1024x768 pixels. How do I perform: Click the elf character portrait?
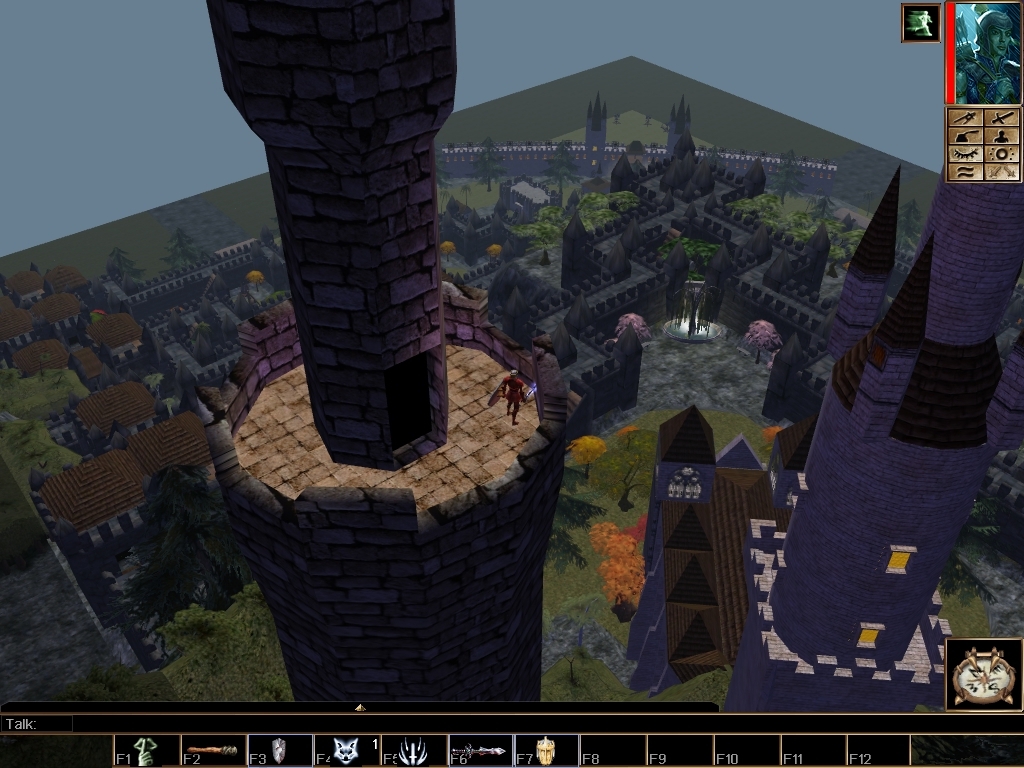tap(988, 53)
